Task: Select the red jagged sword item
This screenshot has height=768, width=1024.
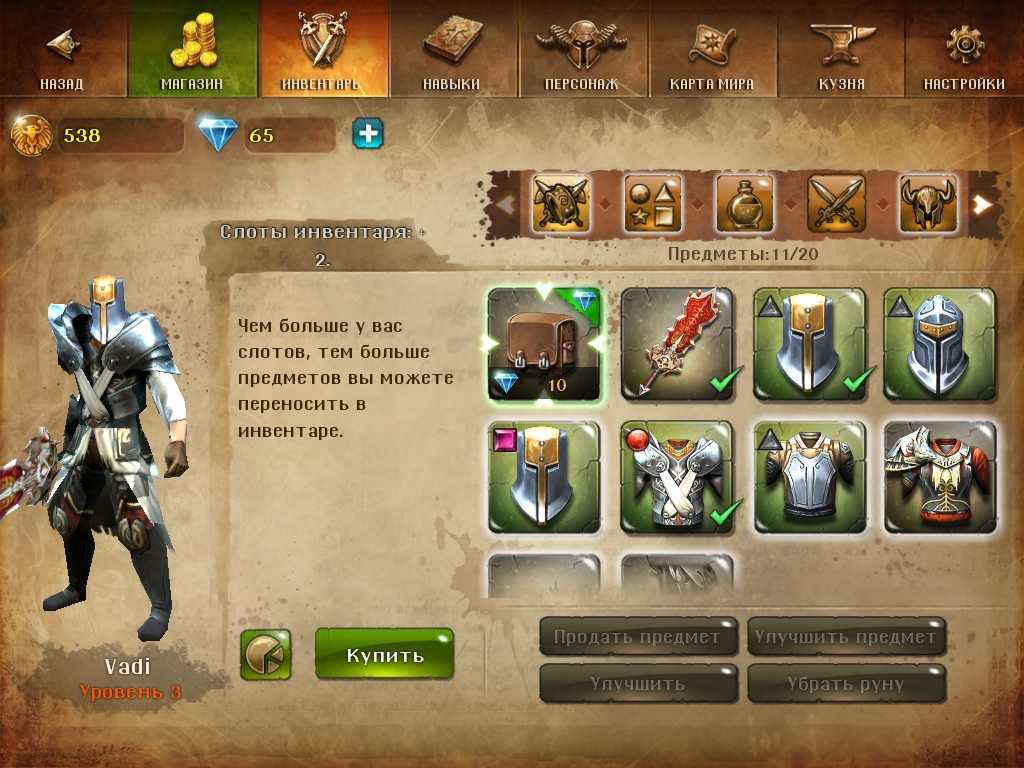Action: (x=677, y=344)
